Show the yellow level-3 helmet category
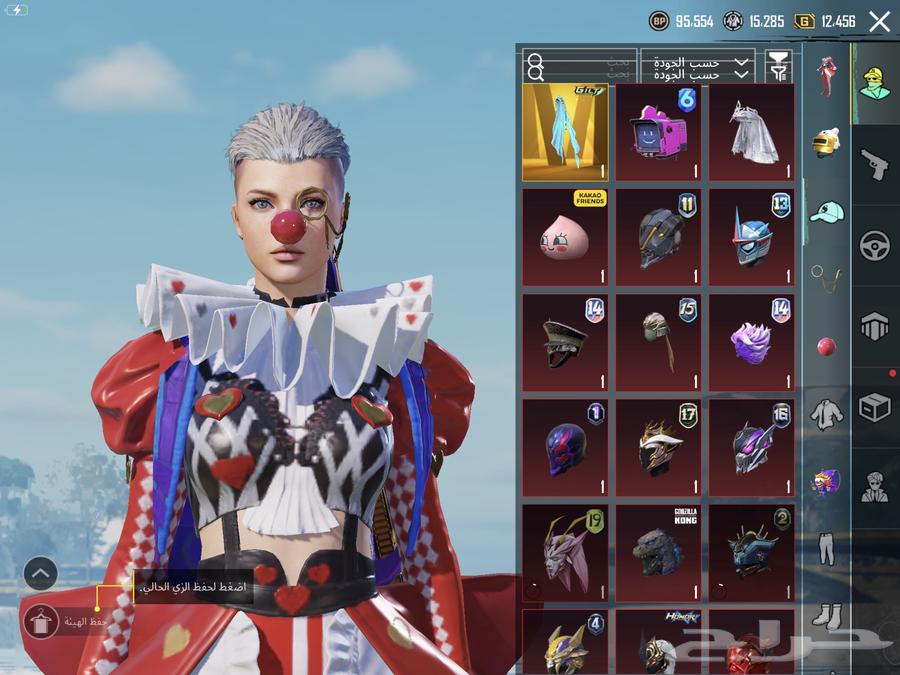This screenshot has width=900, height=675. (826, 143)
